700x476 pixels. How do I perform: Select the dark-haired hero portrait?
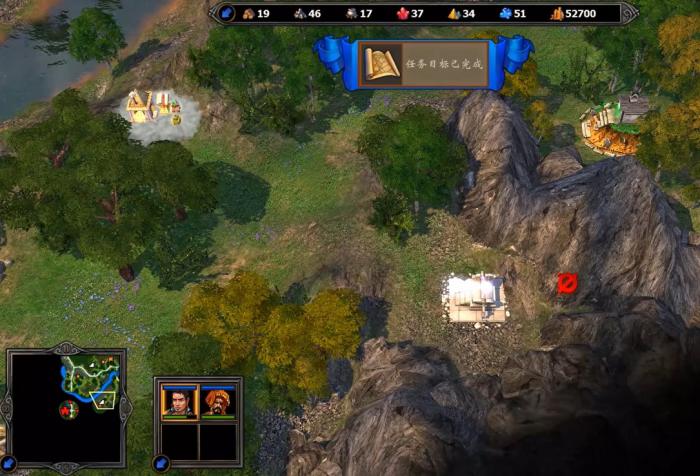pos(179,402)
